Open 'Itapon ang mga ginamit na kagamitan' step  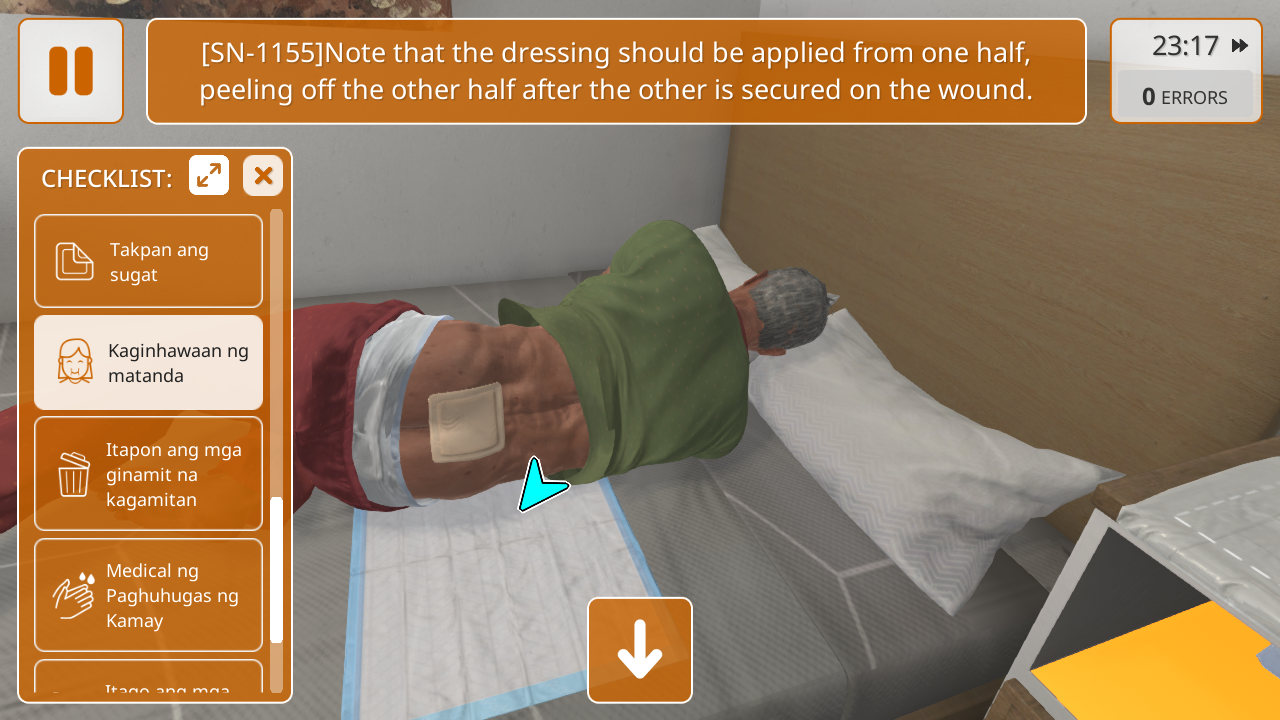coord(148,474)
